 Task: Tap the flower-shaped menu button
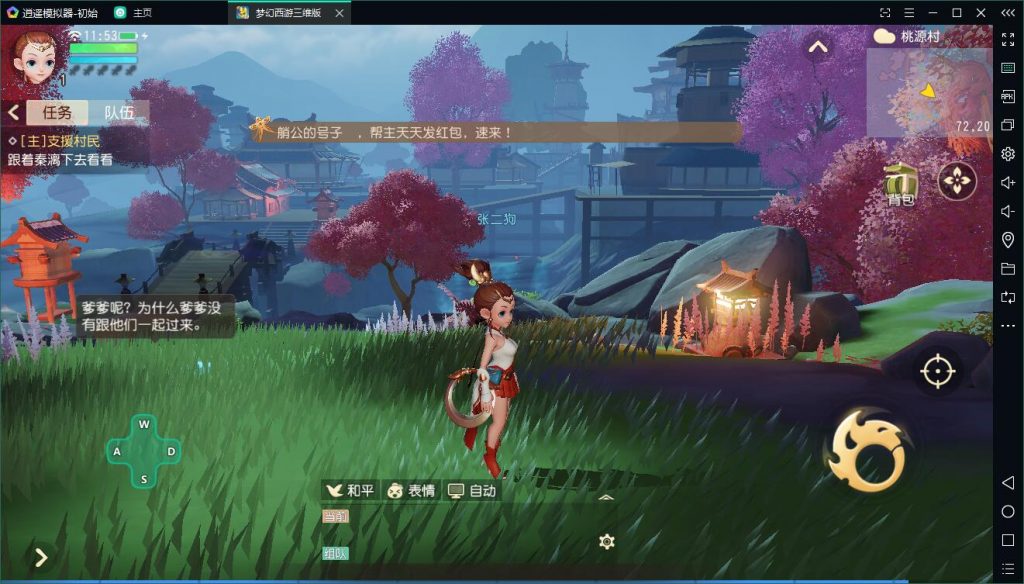point(958,181)
